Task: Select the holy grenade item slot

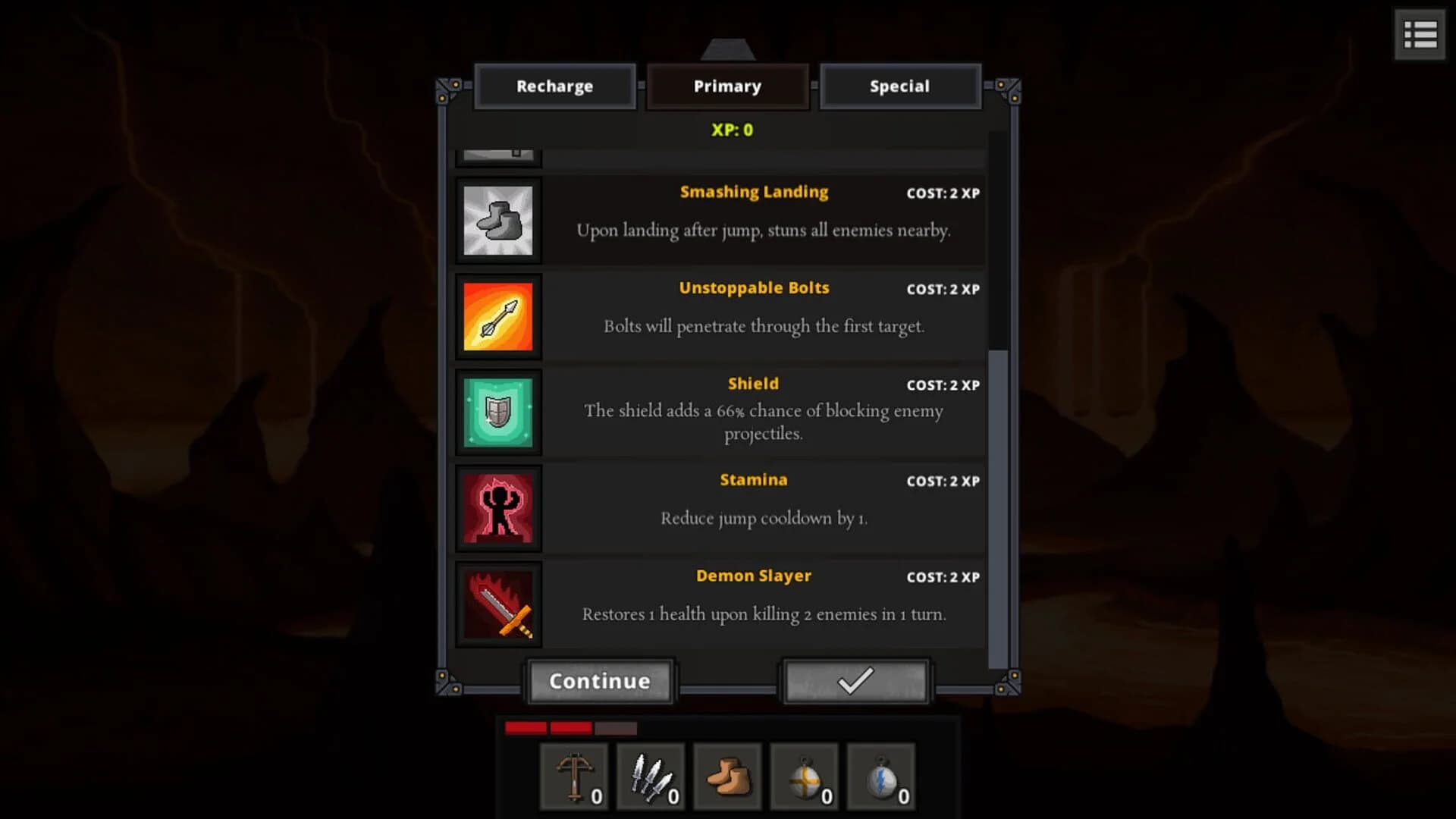Action: (804, 777)
